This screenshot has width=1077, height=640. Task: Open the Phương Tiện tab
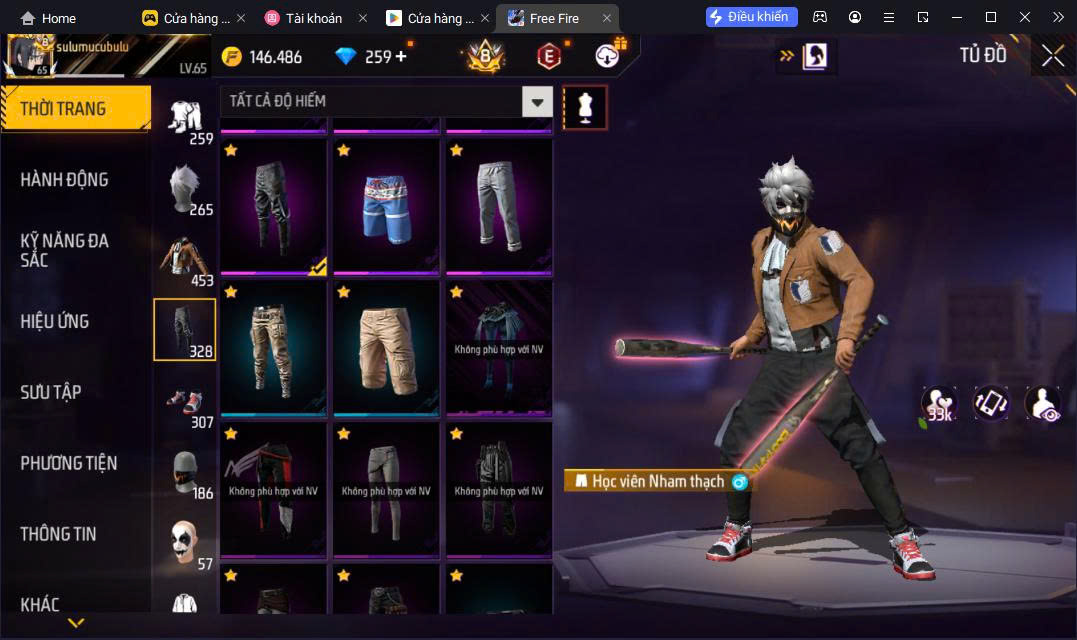(68, 463)
